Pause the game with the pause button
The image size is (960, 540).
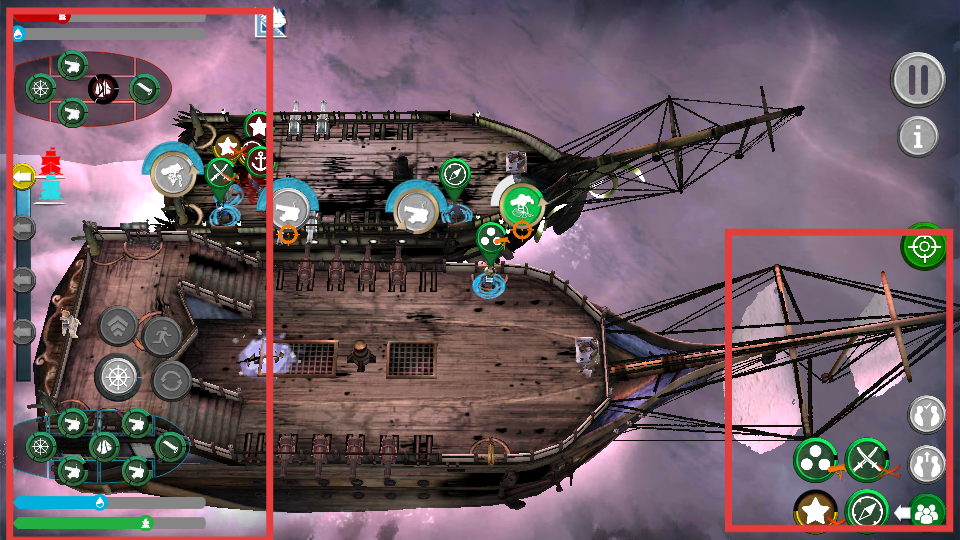coord(919,79)
